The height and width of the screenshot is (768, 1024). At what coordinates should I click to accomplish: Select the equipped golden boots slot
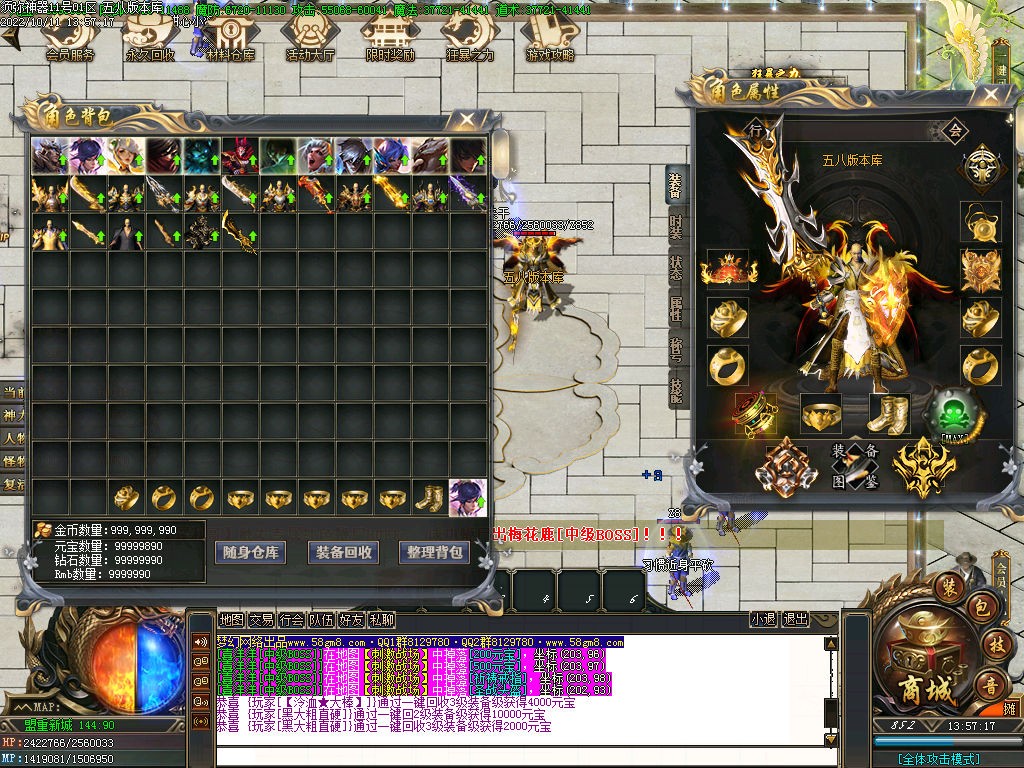click(x=888, y=412)
